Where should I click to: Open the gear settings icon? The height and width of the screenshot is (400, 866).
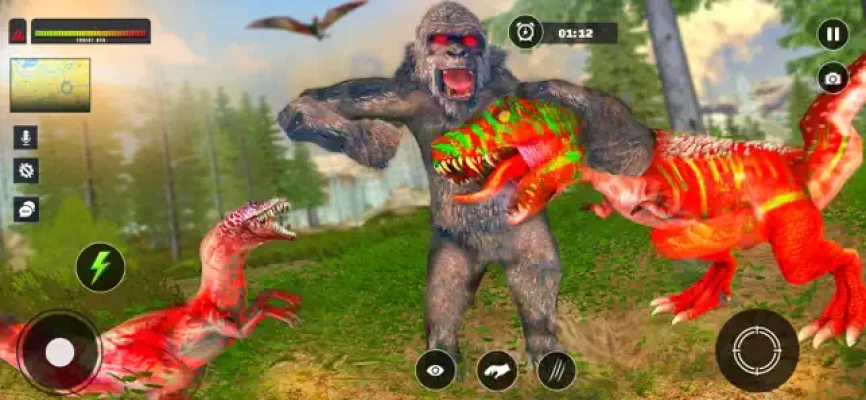(x=25, y=170)
